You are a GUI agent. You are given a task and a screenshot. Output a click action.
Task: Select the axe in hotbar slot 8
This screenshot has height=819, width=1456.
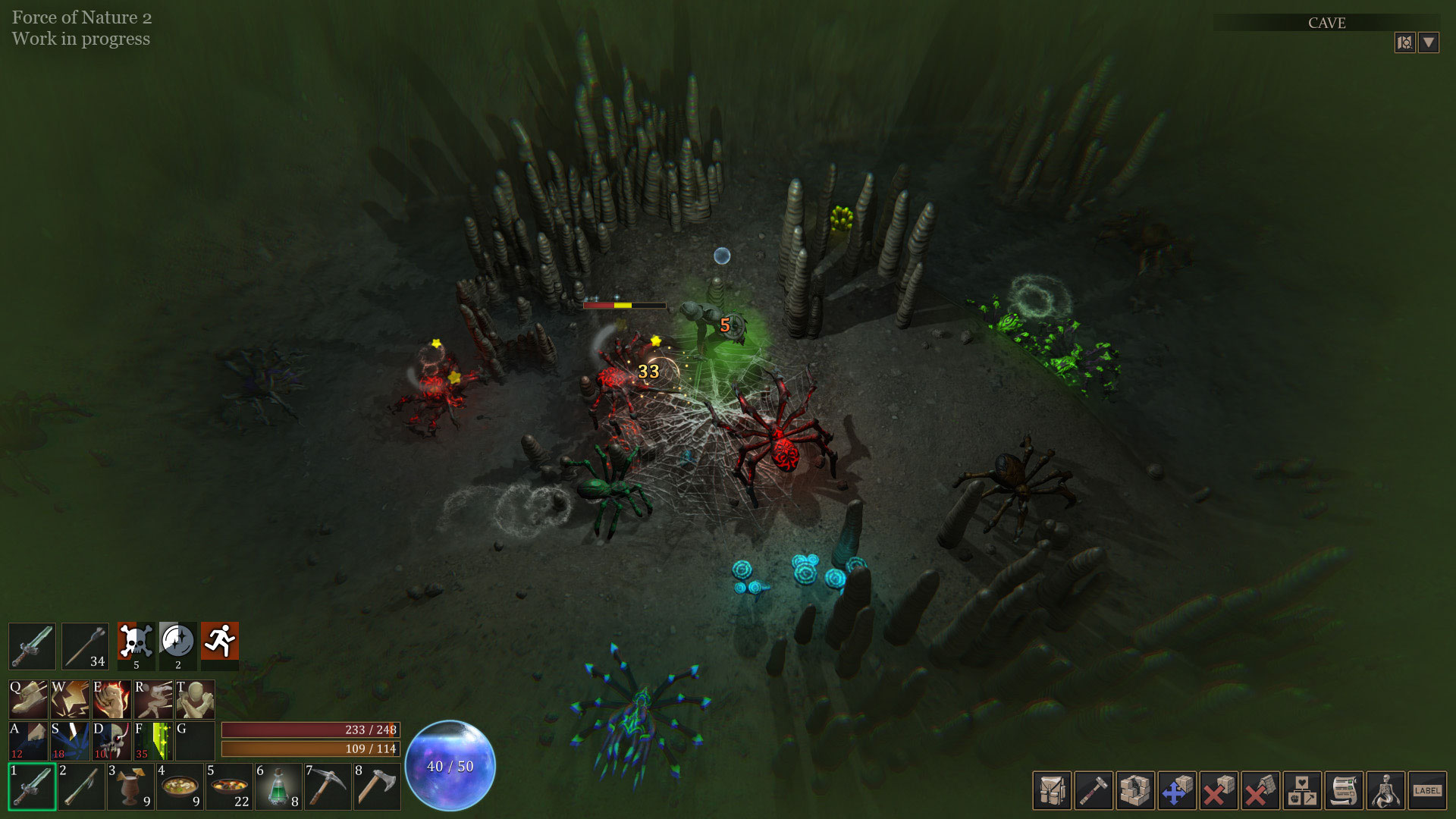[x=377, y=787]
